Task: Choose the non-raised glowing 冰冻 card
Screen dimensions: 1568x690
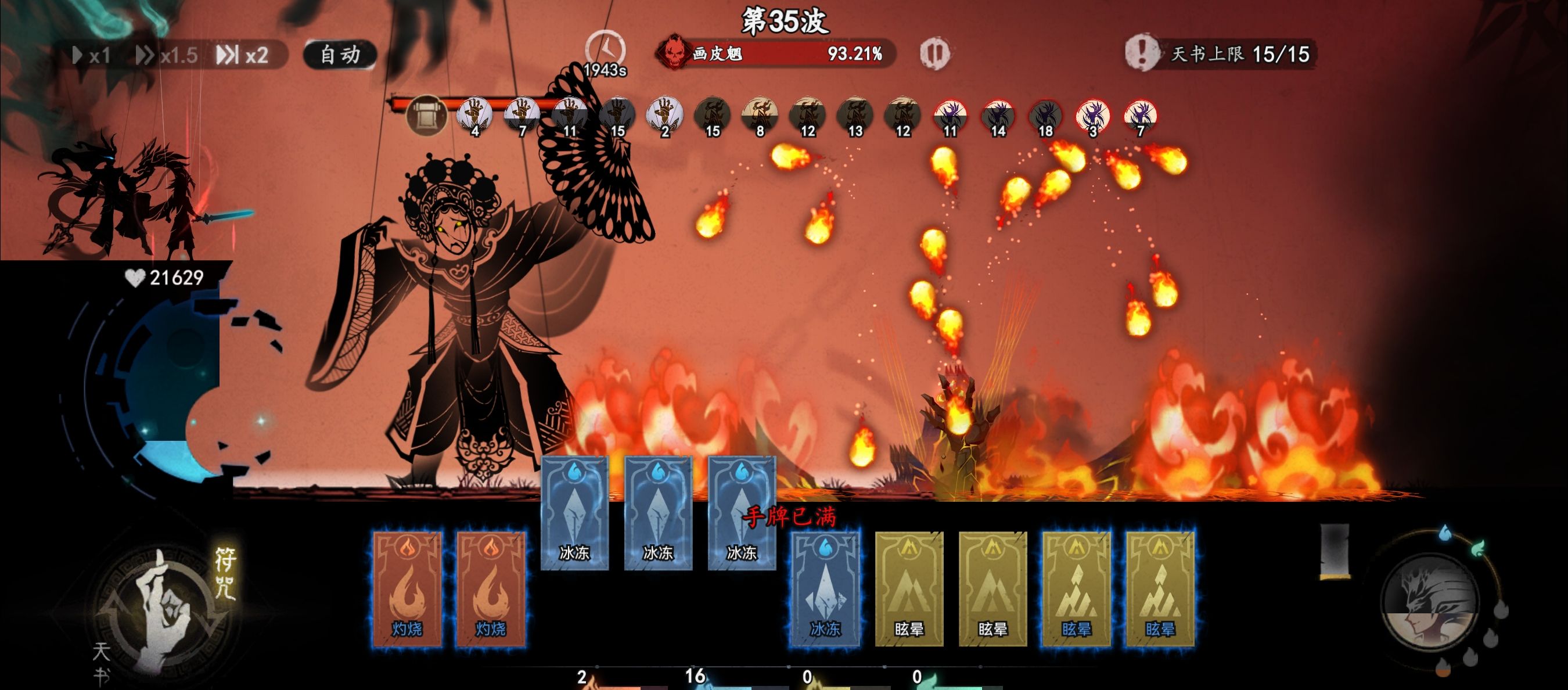Action: 825,588
